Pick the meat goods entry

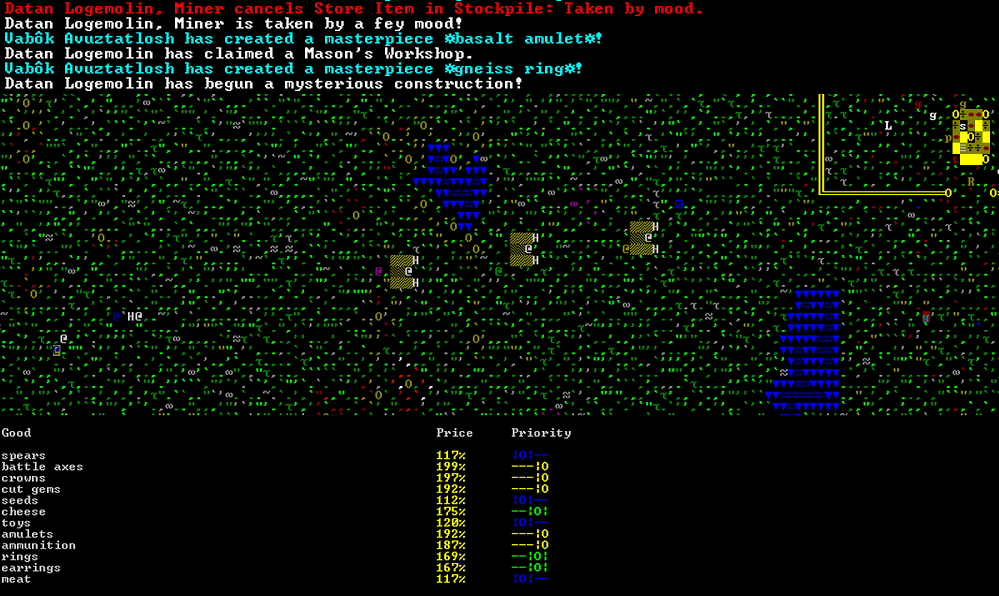(x=16, y=579)
